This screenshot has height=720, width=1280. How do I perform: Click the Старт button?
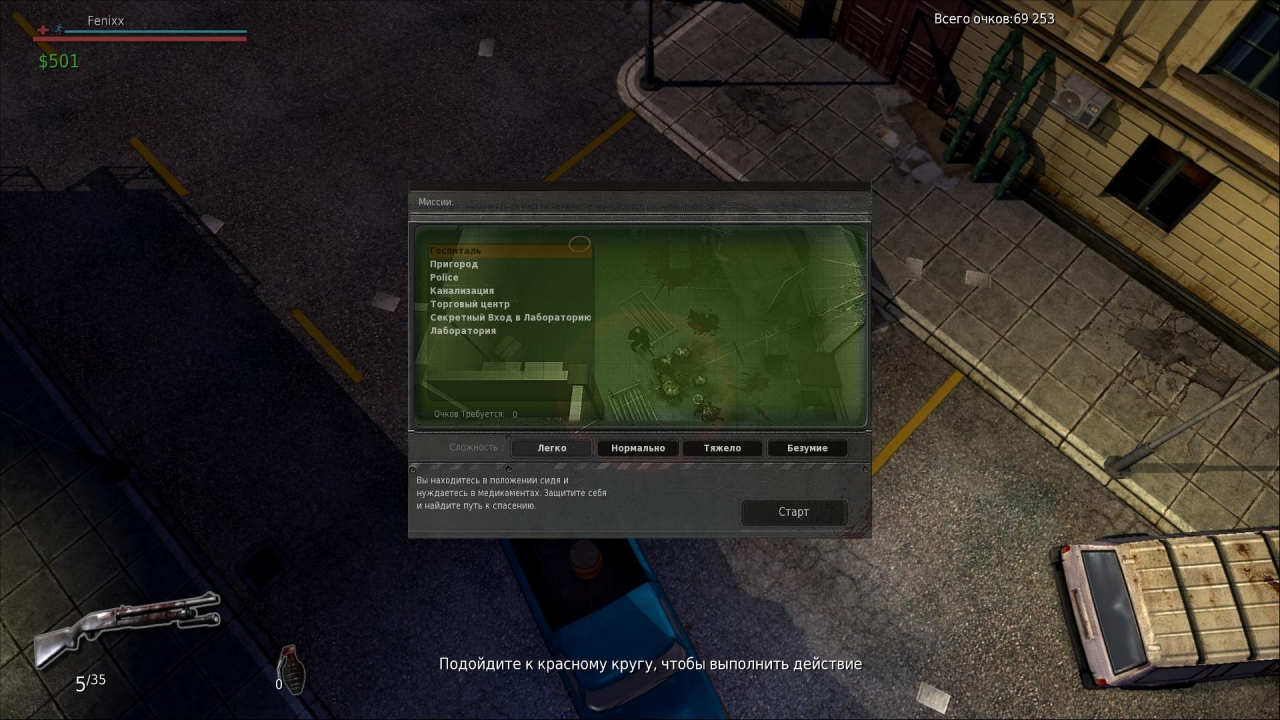793,512
